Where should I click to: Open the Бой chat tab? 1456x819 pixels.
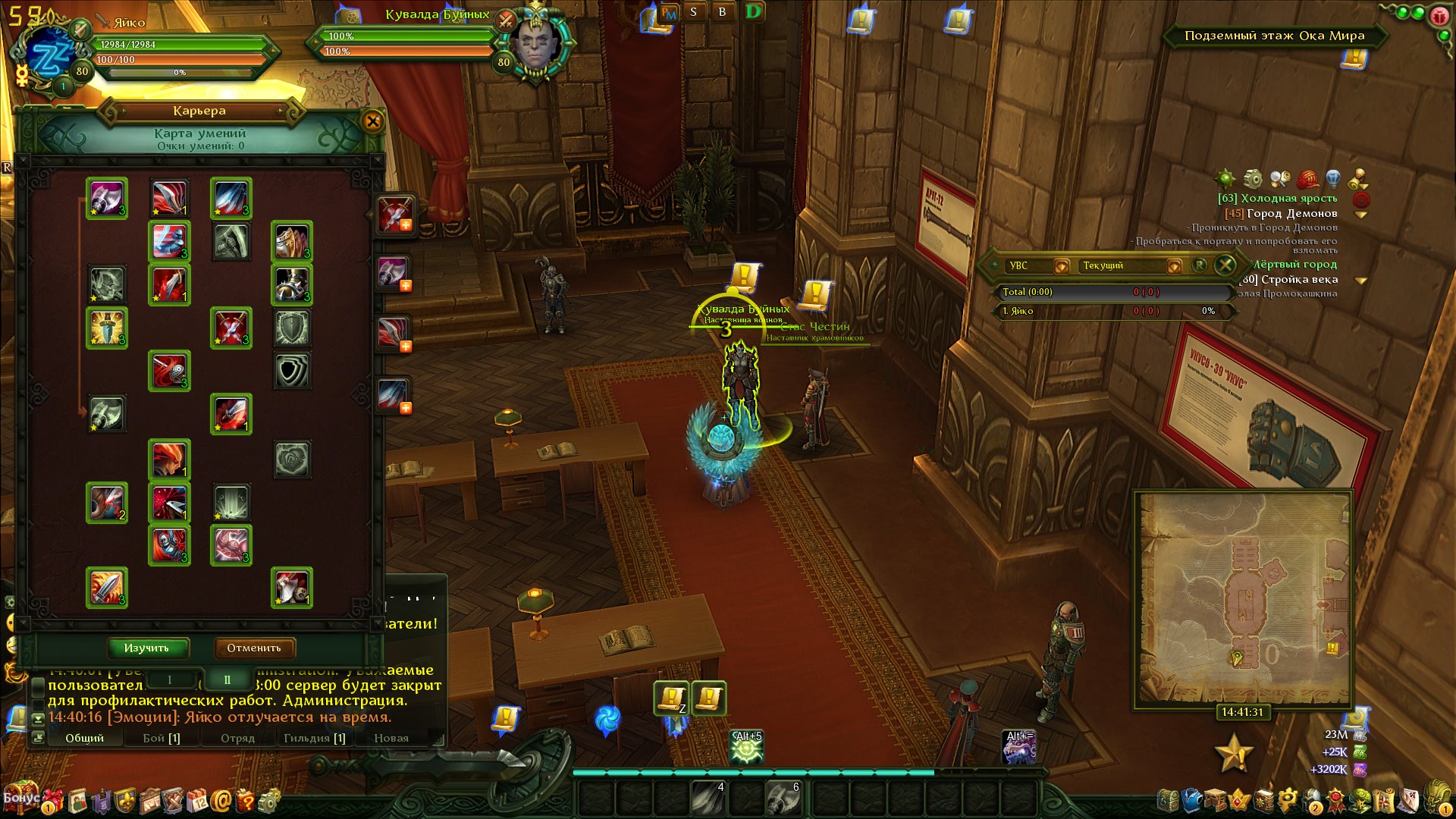[162, 739]
